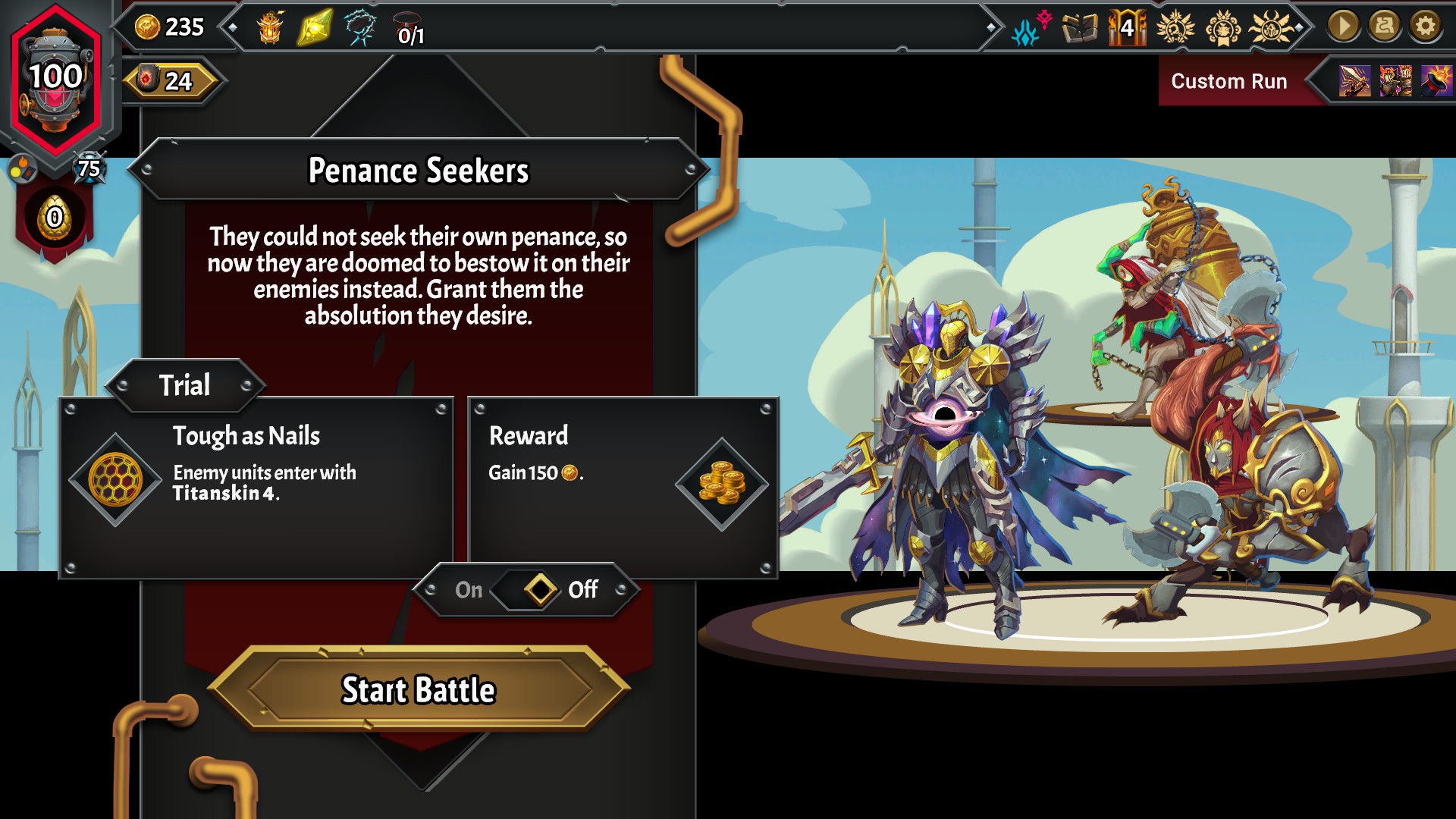Open the run map button
This screenshot has height=819, width=1456.
1384,27
